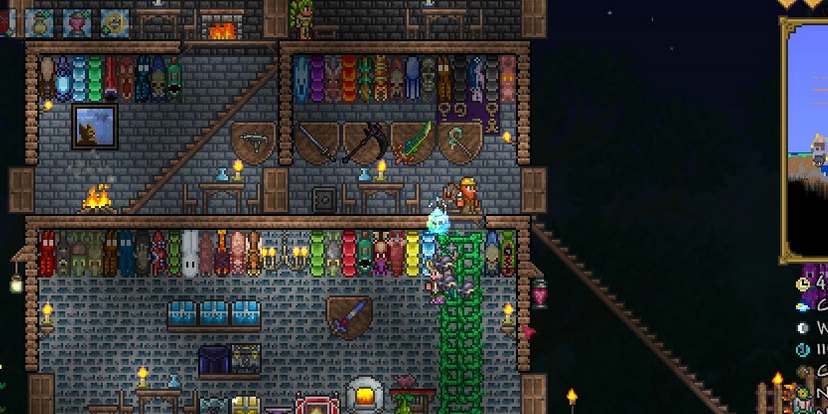Select the smiling sun buff icon

pyautogui.click(x=114, y=20)
